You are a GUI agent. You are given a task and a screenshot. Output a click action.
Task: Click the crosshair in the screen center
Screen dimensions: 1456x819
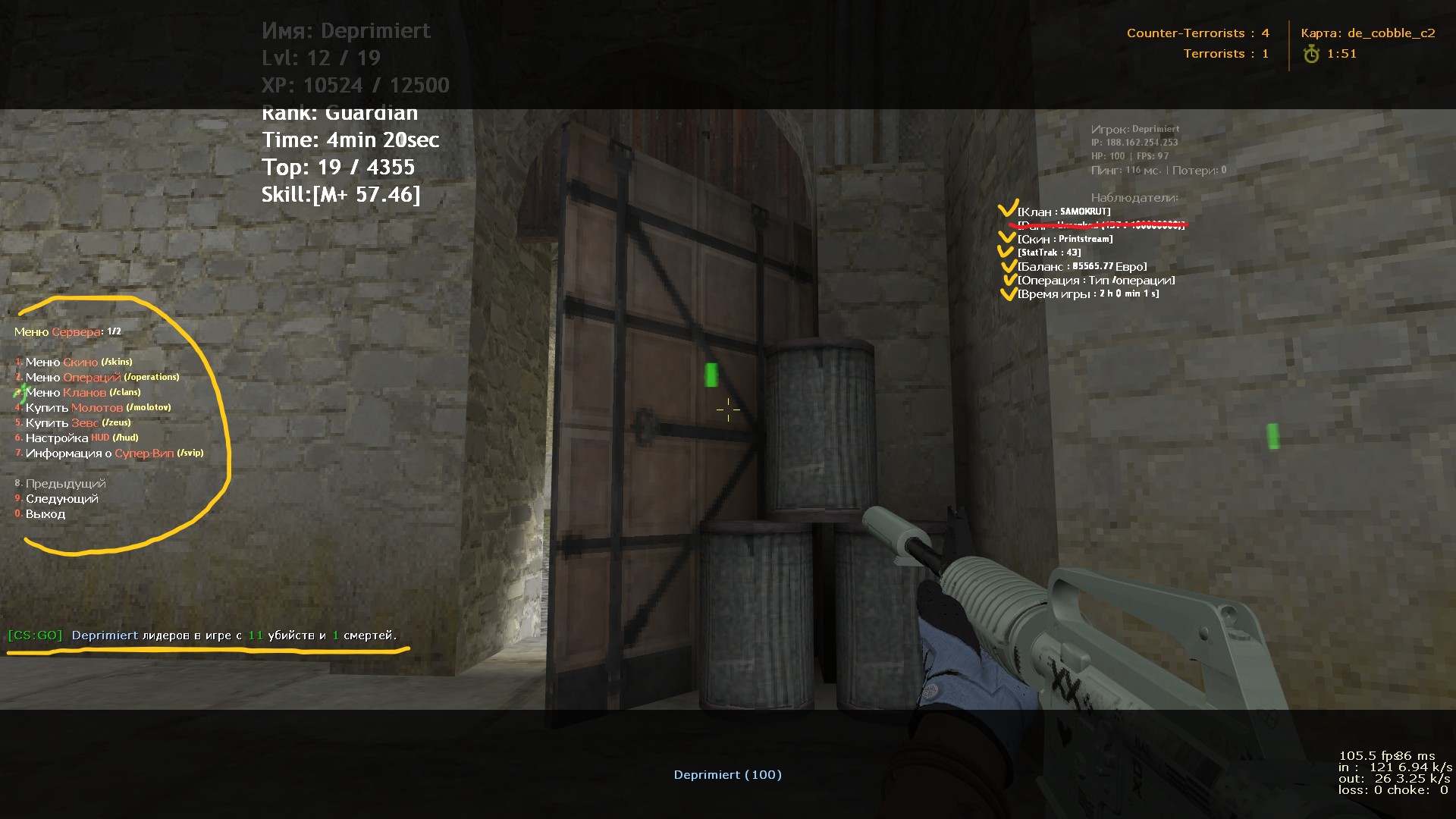click(x=727, y=409)
